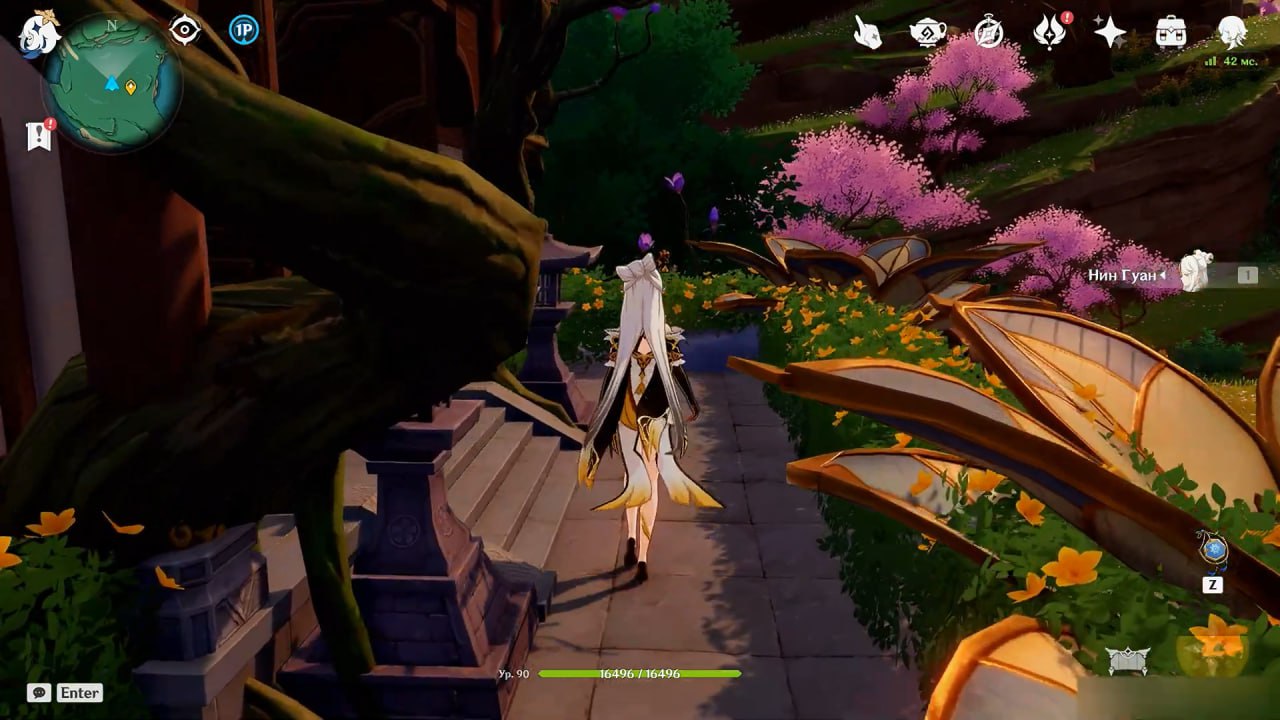Open the Battle Pass winged icon
Screen dimensions: 1280x720
click(1049, 33)
